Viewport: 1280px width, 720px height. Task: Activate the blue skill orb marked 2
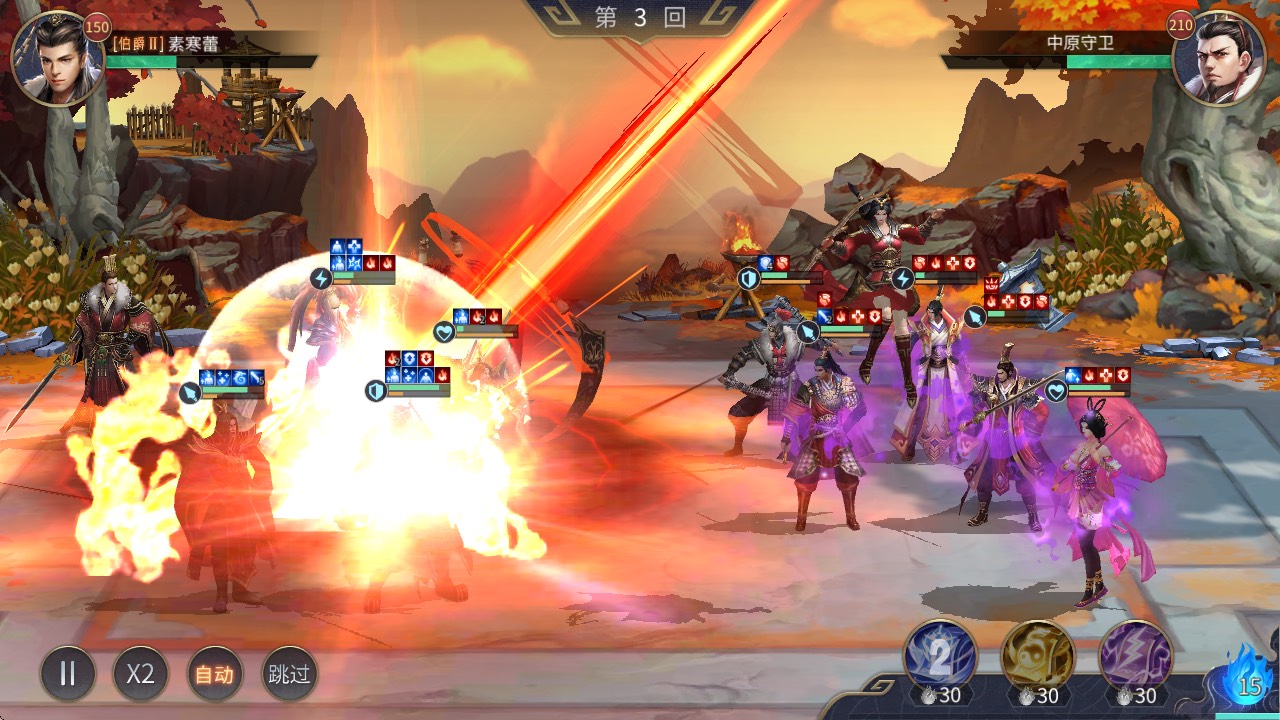click(940, 655)
